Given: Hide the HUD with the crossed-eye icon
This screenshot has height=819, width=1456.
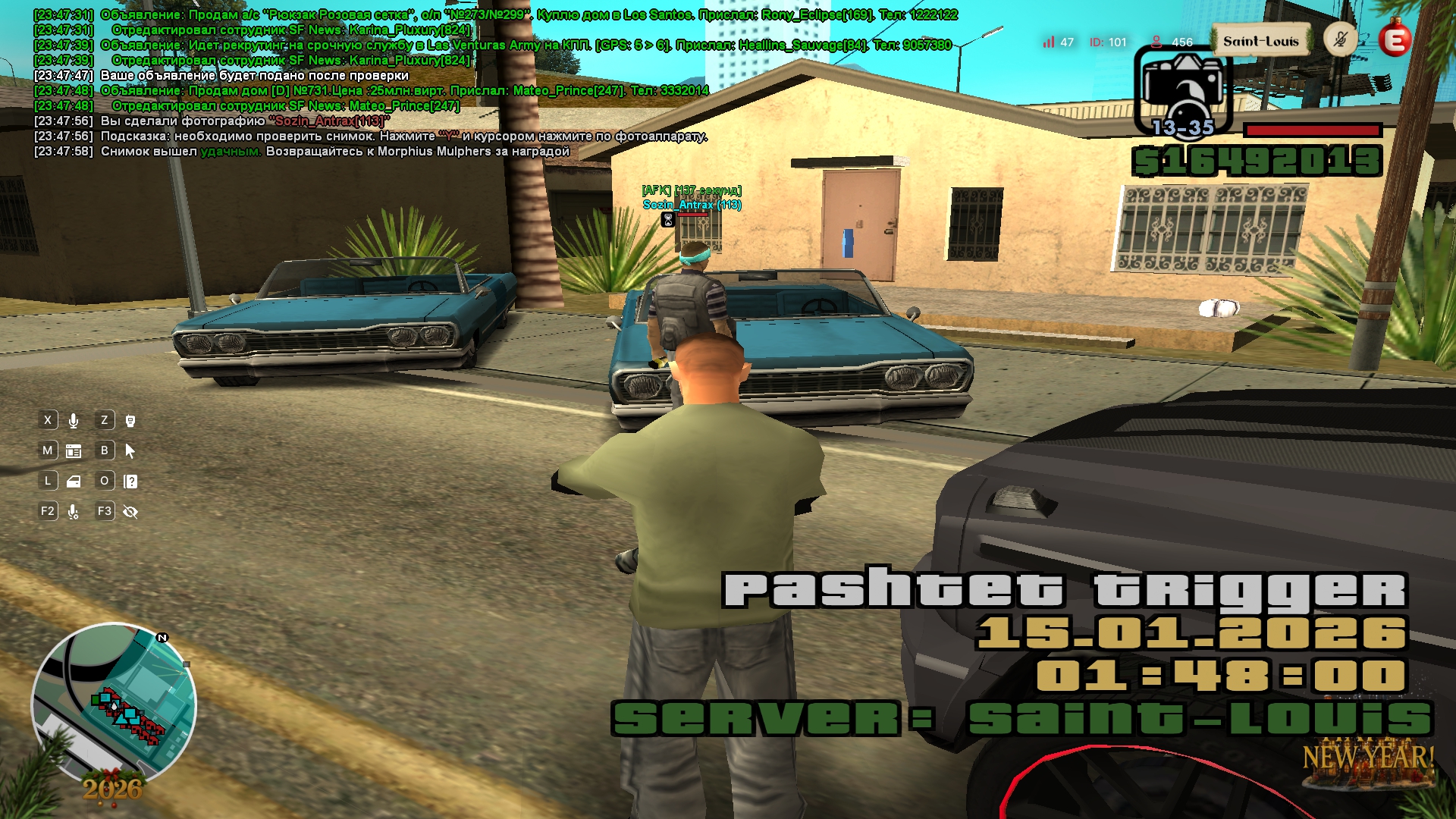Looking at the screenshot, I should coord(130,512).
